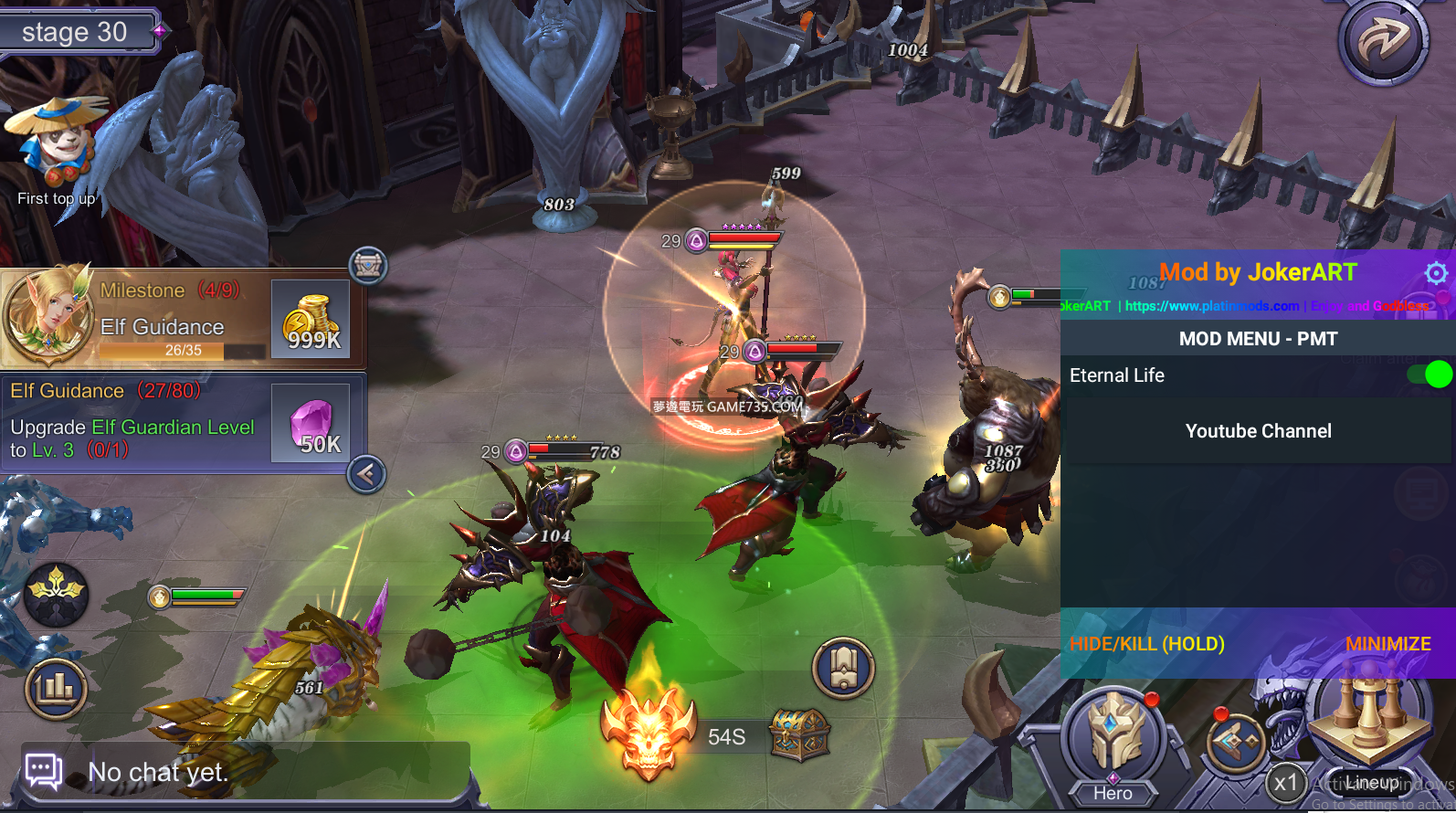The width and height of the screenshot is (1456, 813).
Task: Show the bar chart statistics
Action: [x=56, y=688]
